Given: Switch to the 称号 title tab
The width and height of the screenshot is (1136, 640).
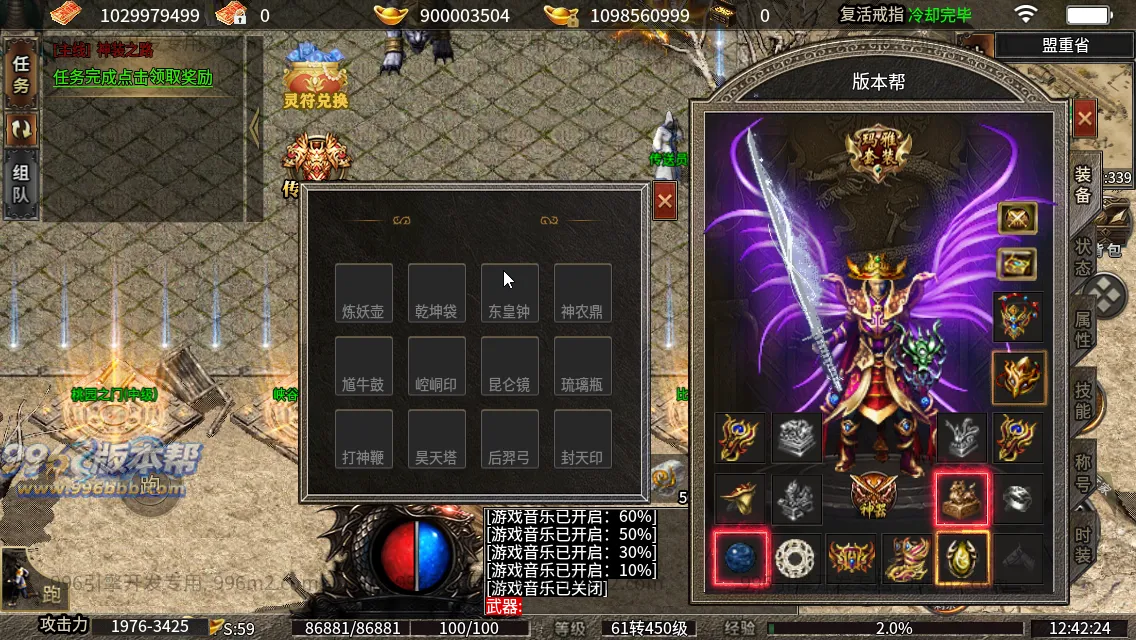Looking at the screenshot, I should click(x=1083, y=474).
